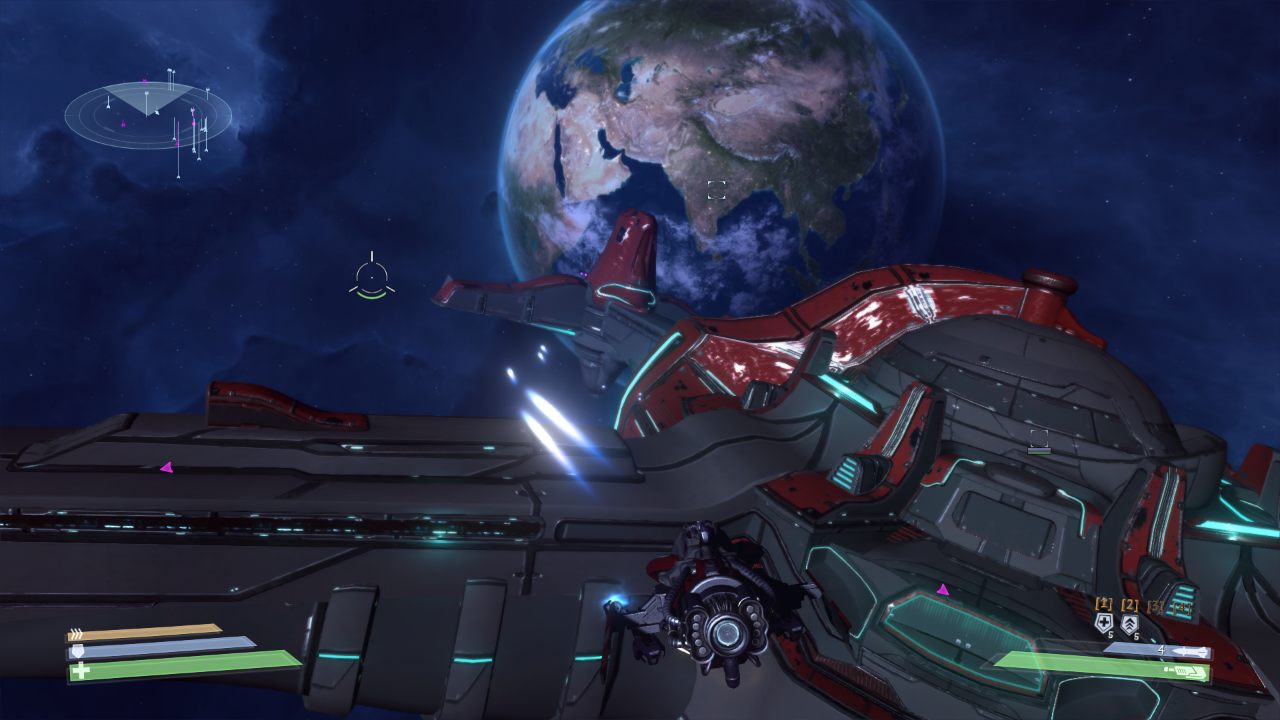
Task: Select the missile weapon icon
Action: tap(1189, 652)
